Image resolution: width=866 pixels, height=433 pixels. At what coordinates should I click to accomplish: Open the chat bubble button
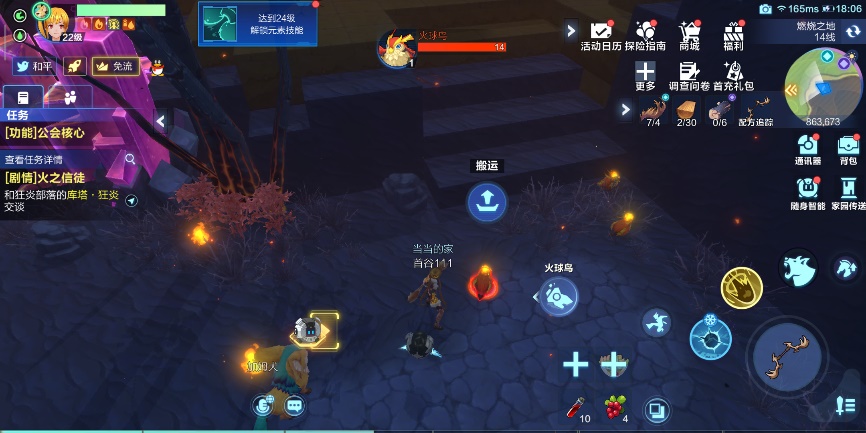[294, 405]
